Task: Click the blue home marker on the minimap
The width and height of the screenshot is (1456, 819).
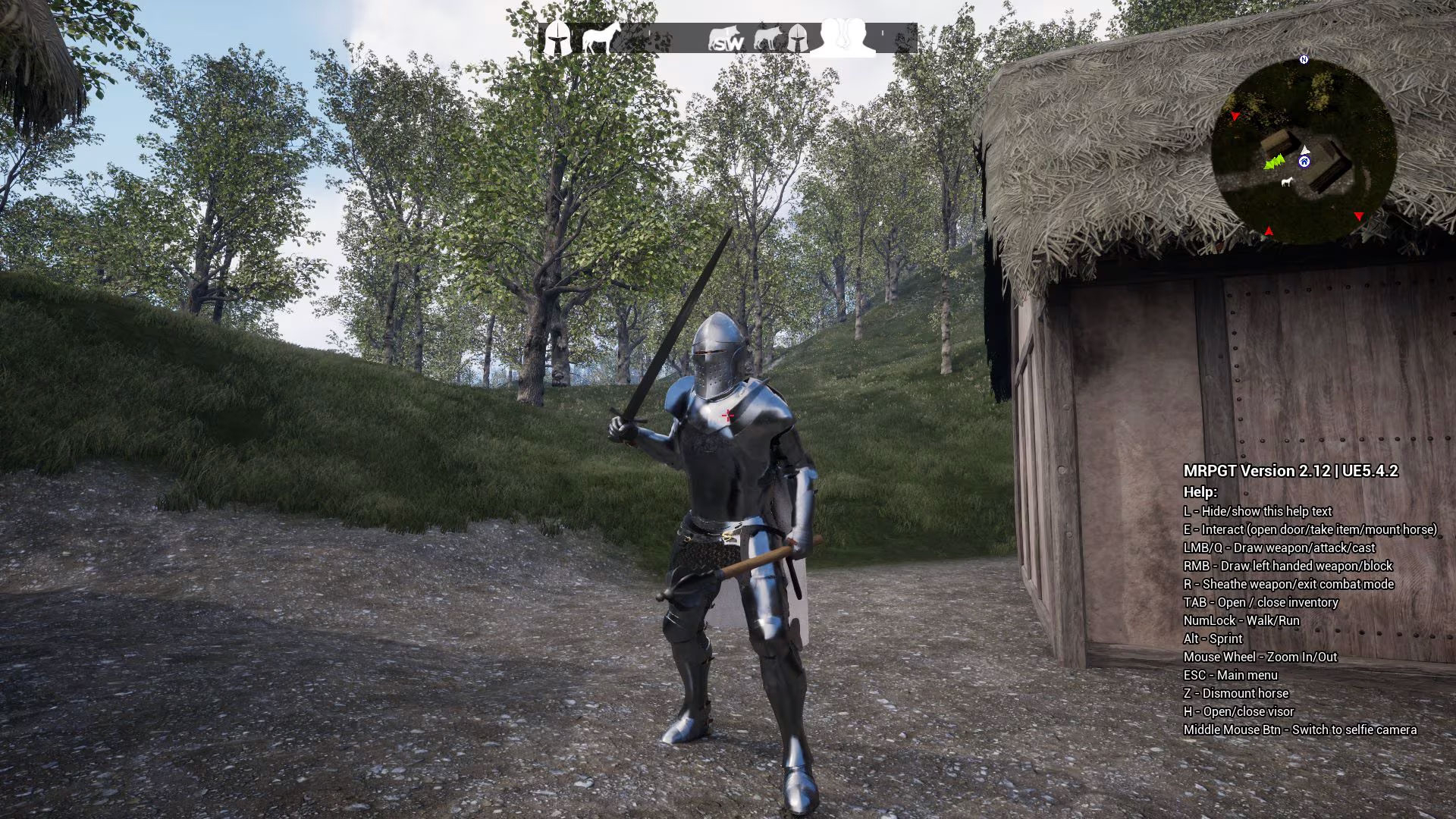Action: [x=1304, y=162]
